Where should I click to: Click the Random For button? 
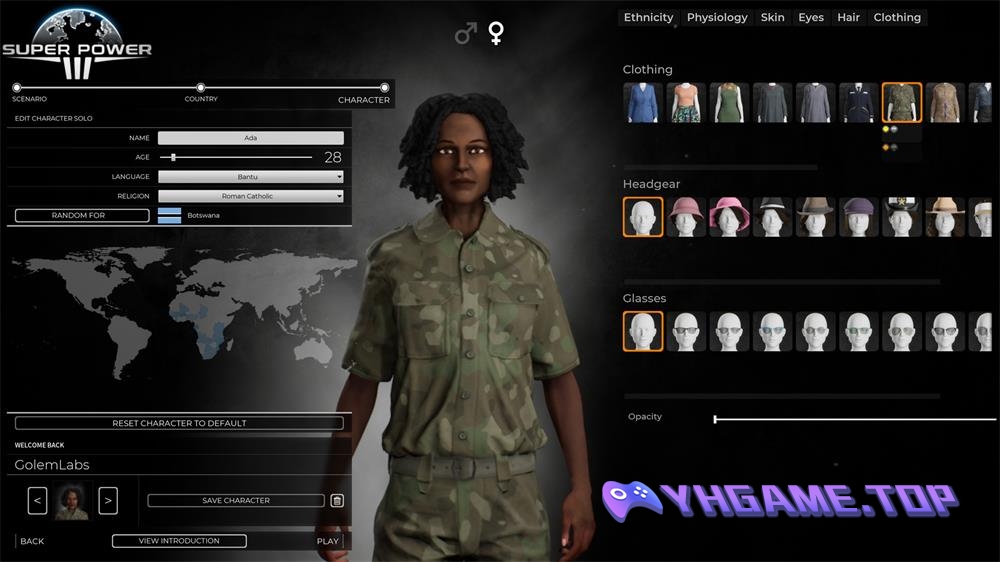pyautogui.click(x=82, y=215)
